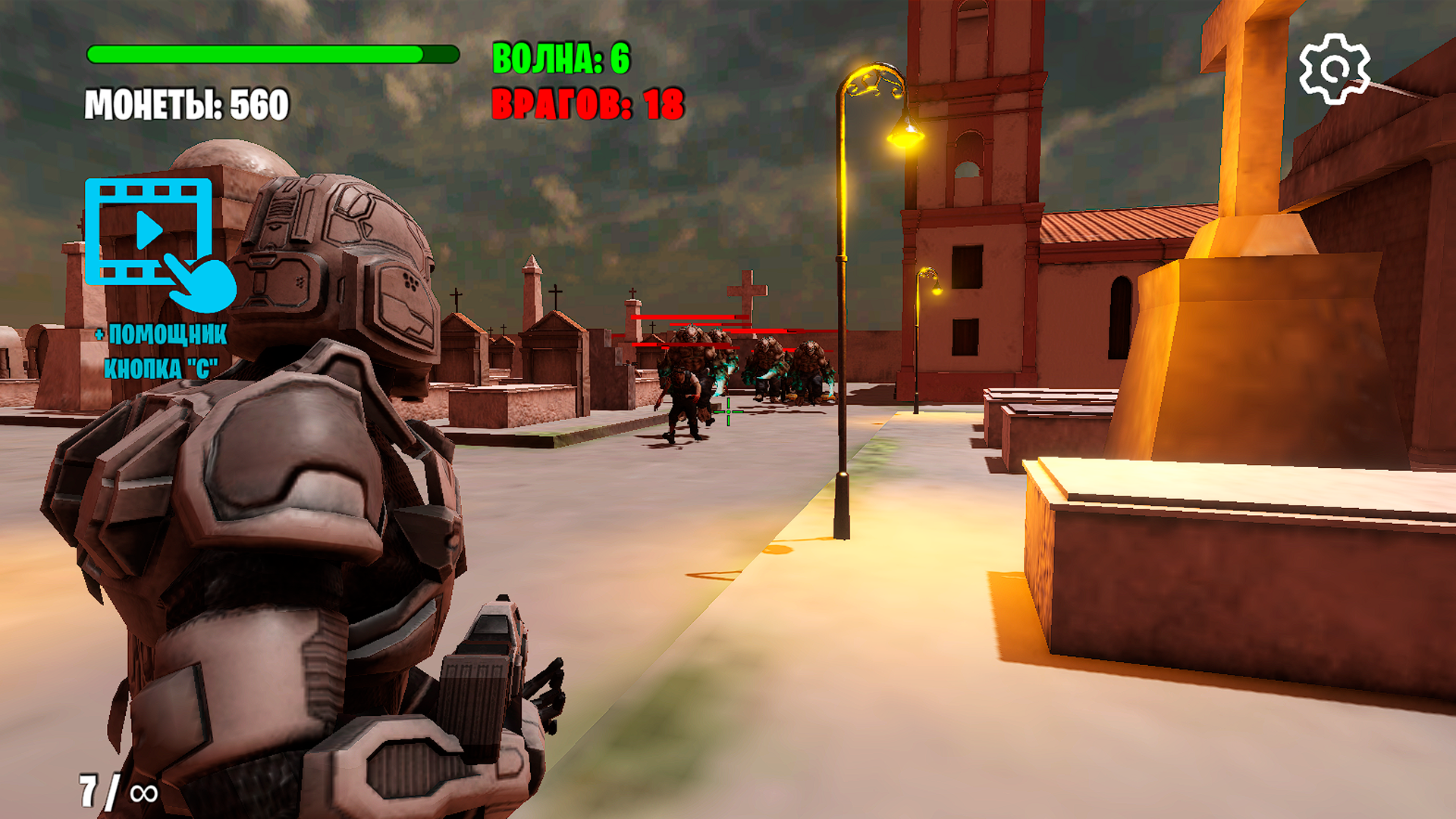Click the ammo count 7 at bottom left
Screen dimensions: 1456x819
tap(90, 789)
